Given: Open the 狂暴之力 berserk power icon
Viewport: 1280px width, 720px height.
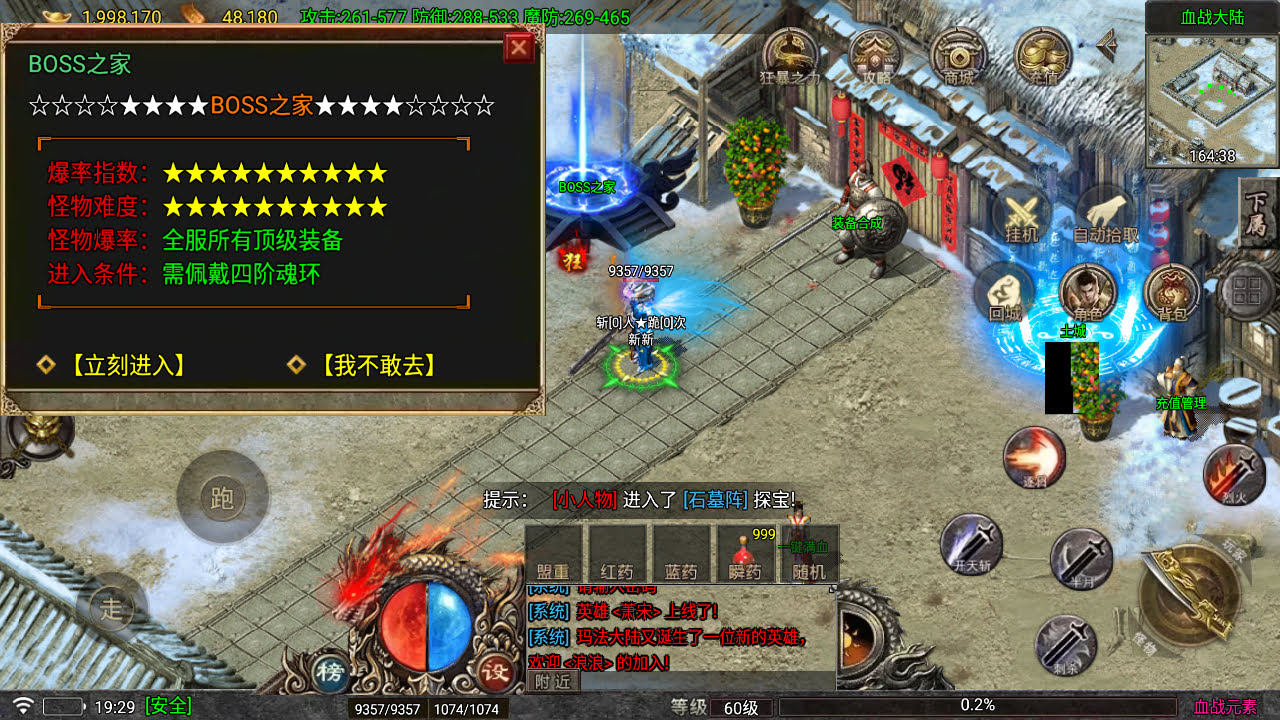Looking at the screenshot, I should 790,56.
